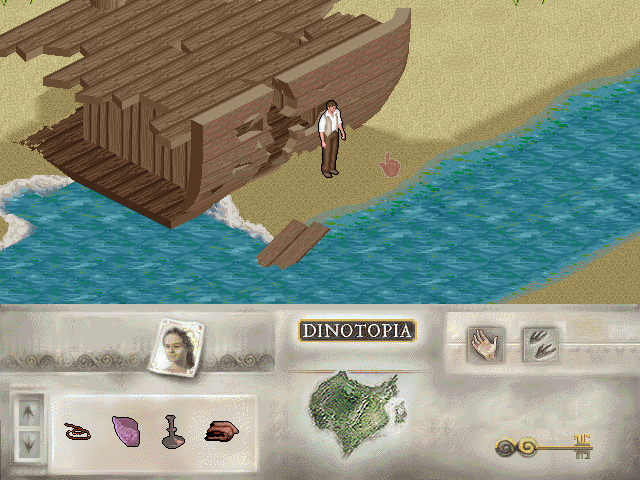Click the inventory up arrow

(28, 409)
